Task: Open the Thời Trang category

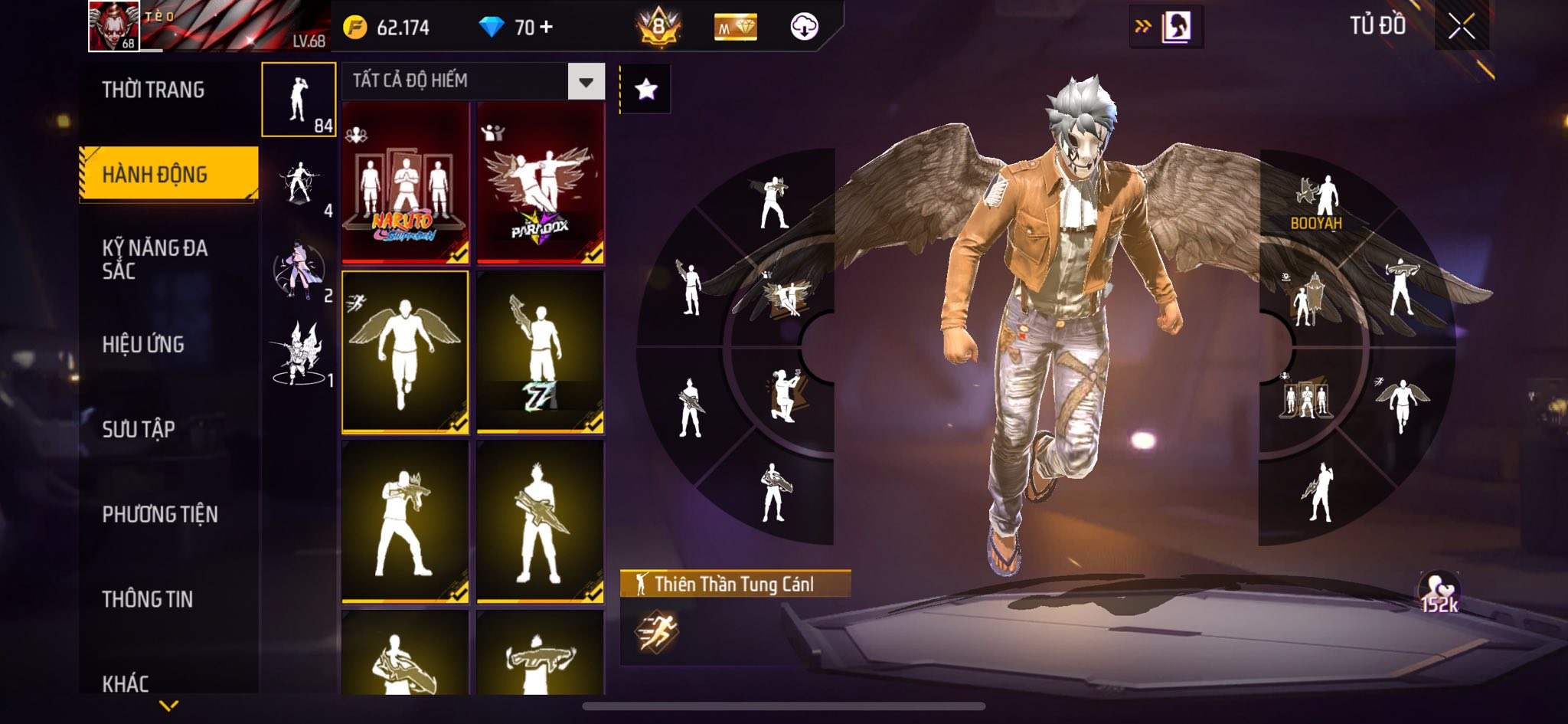Action: pos(153,90)
